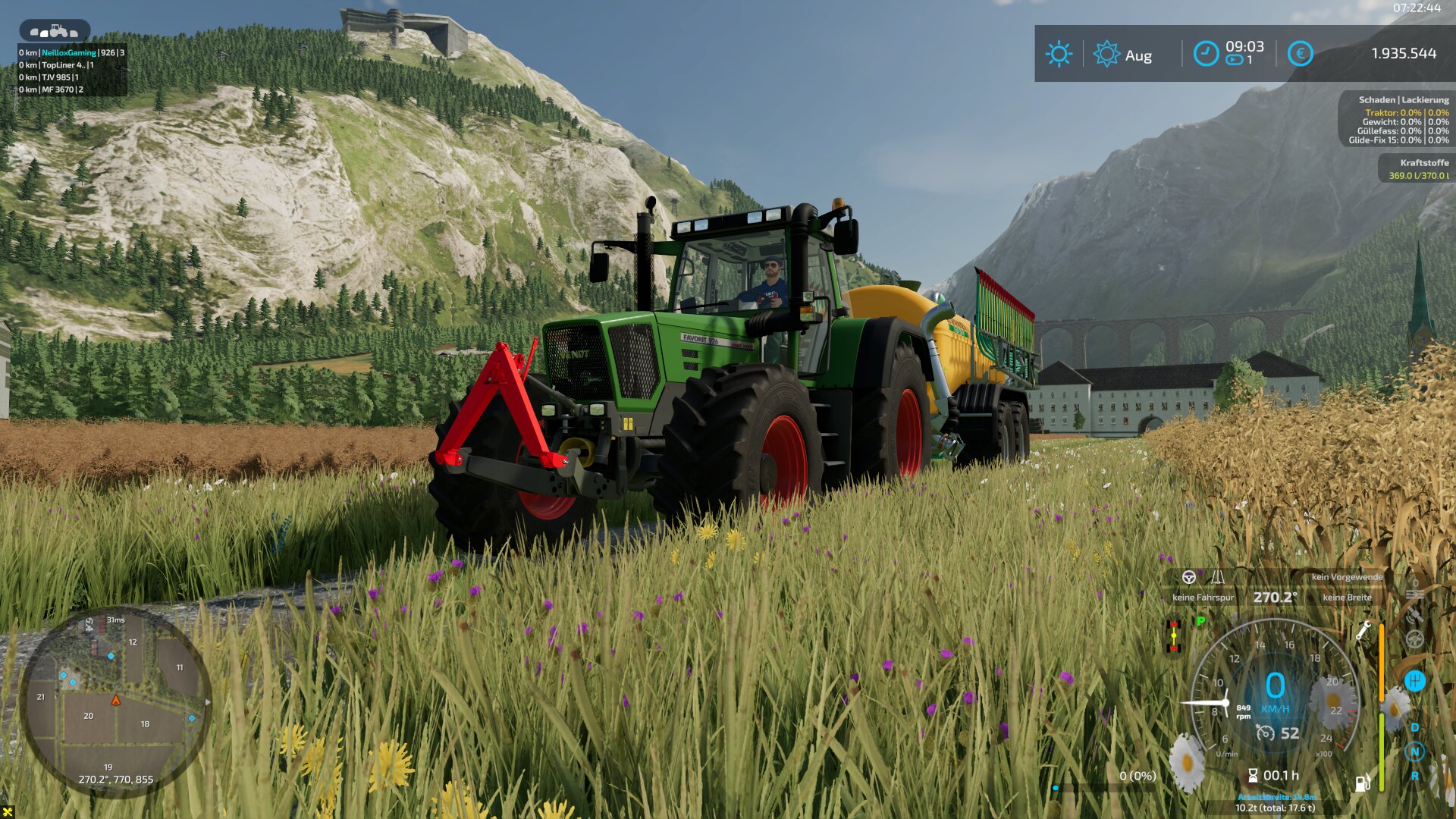
Task: Click the euro money icon
Action: (1300, 54)
